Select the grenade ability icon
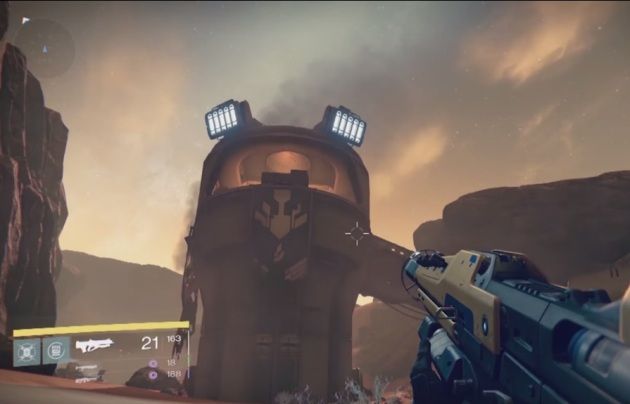630x404 pixels. (x=27, y=351)
